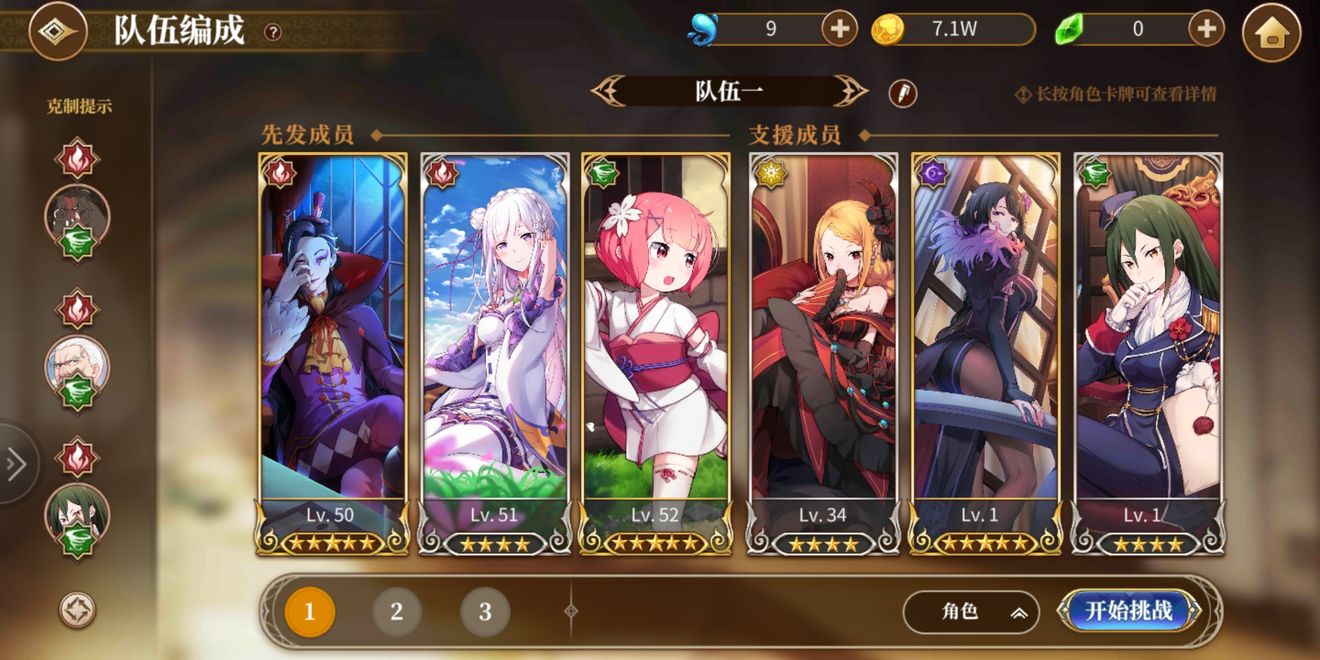Viewport: 1320px width, 660px height.
Task: Expand the left side panel arrow
Action: pyautogui.click(x=16, y=464)
